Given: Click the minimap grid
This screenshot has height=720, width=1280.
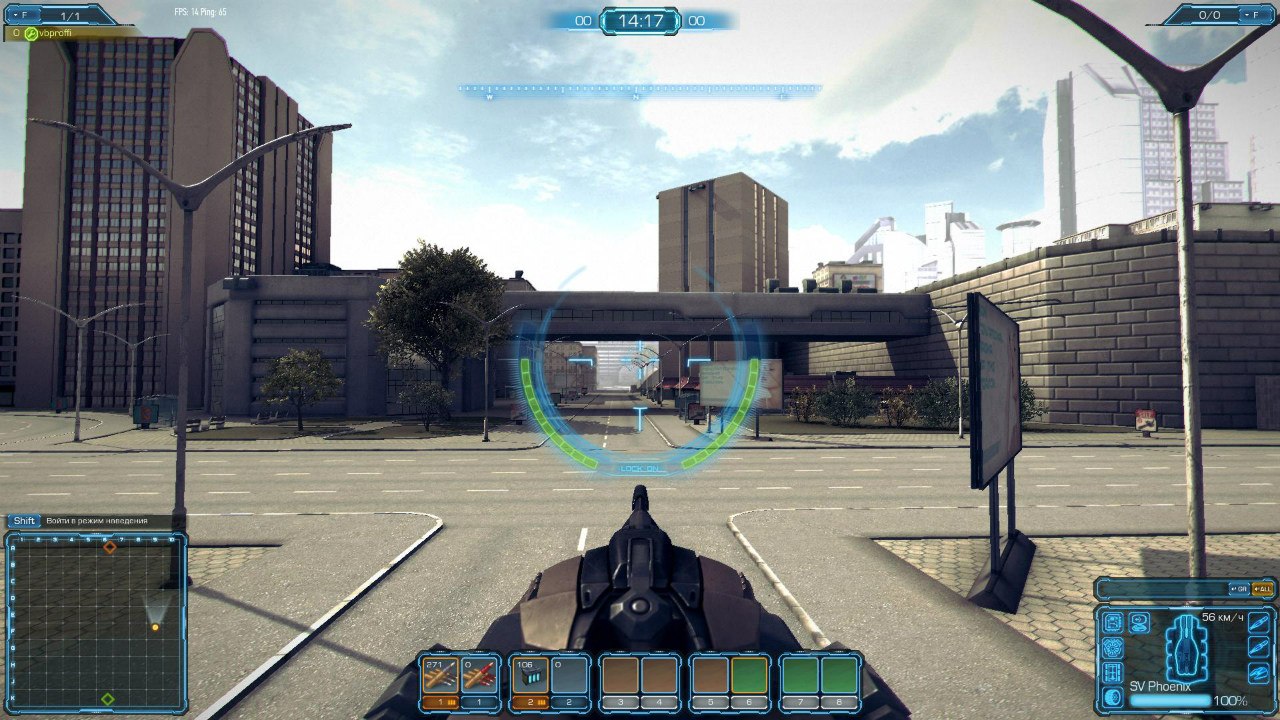Looking at the screenshot, I should click(x=96, y=621).
